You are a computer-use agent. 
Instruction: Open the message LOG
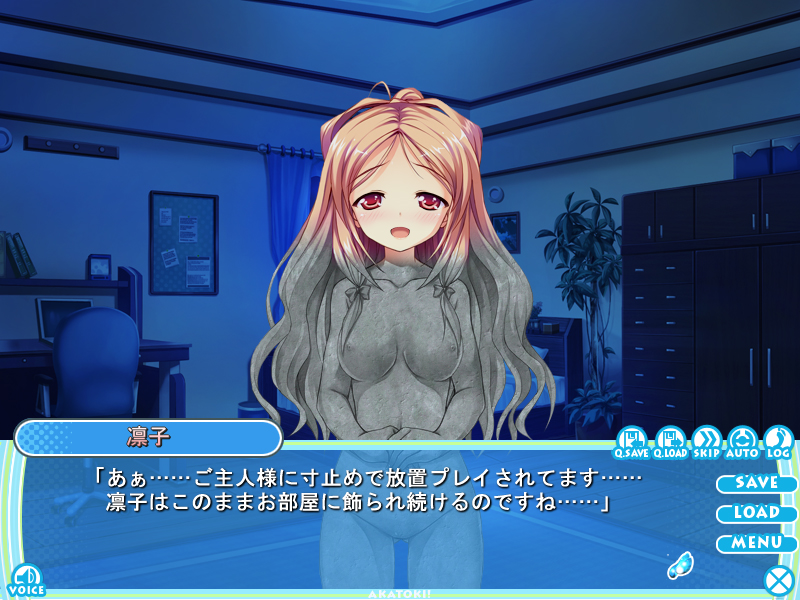click(778, 441)
